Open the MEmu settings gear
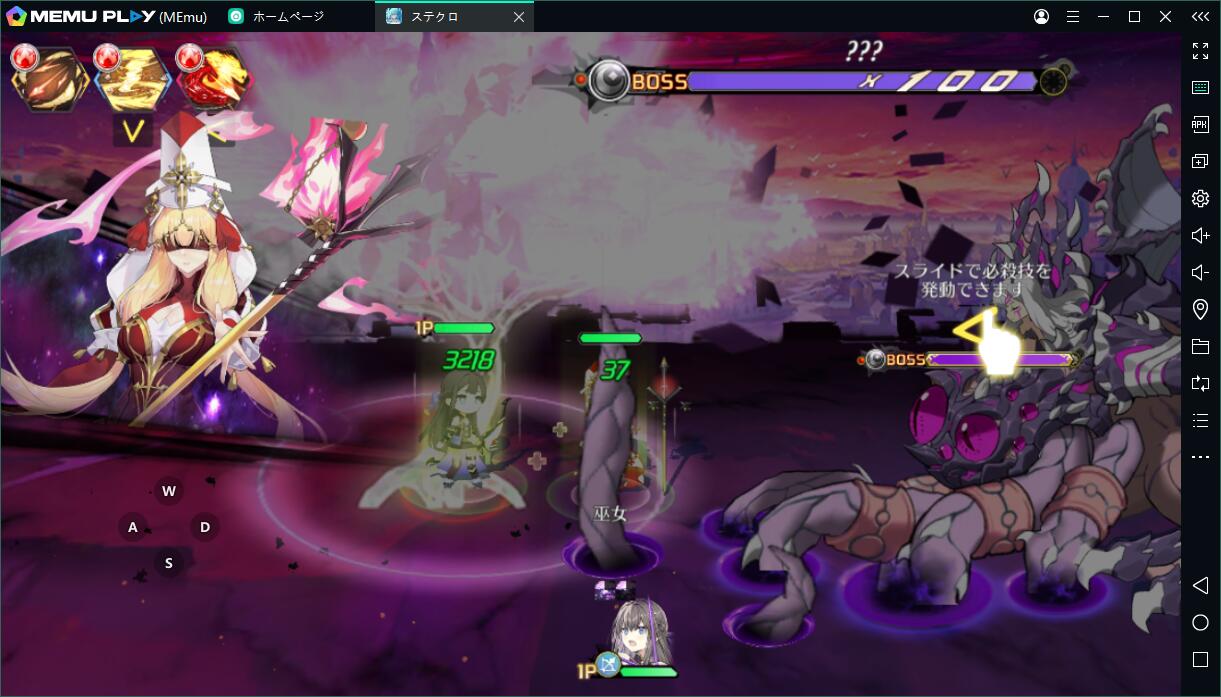Viewport: 1221px width, 697px height. (x=1200, y=198)
